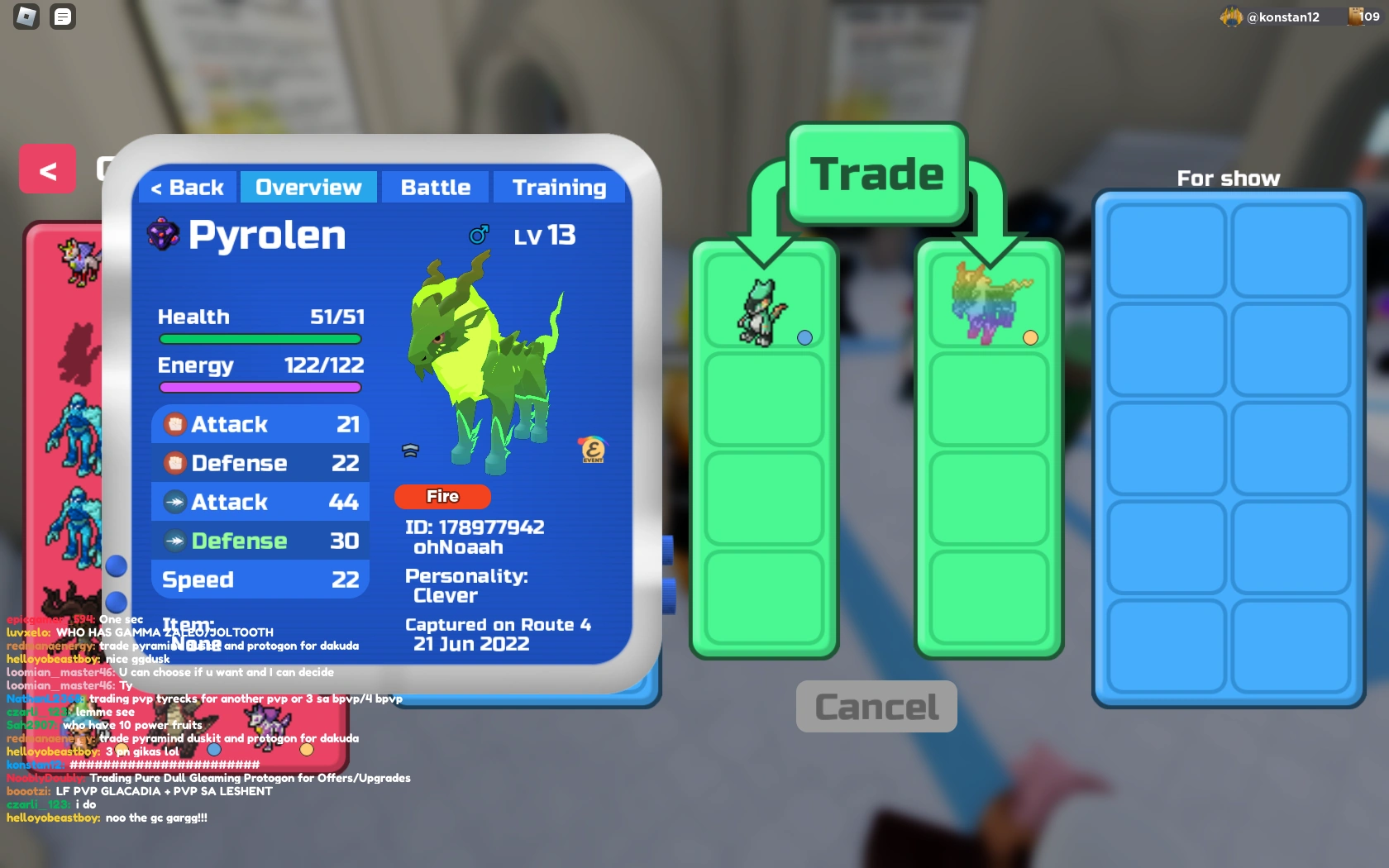Click the melee Attack fist icon

tap(175, 423)
